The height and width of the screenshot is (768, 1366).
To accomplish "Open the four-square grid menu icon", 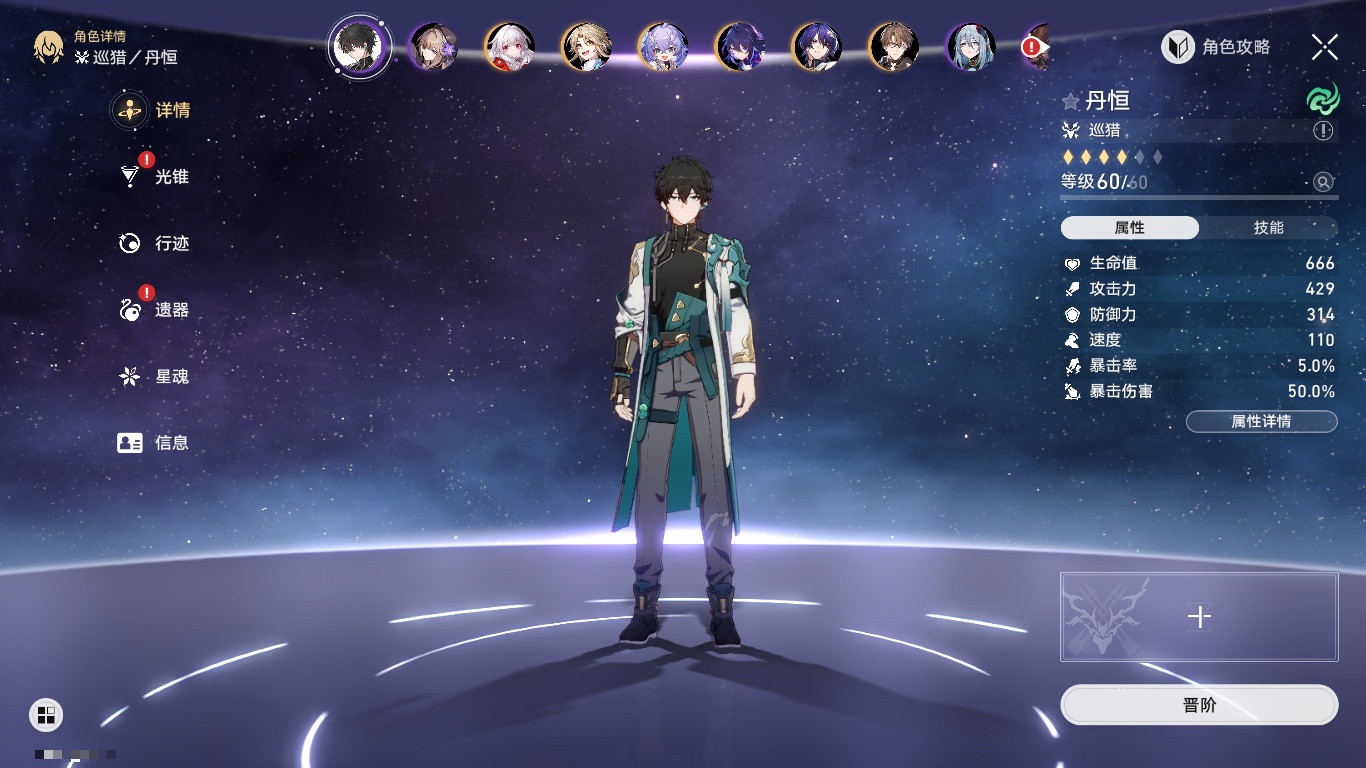I will point(46,714).
